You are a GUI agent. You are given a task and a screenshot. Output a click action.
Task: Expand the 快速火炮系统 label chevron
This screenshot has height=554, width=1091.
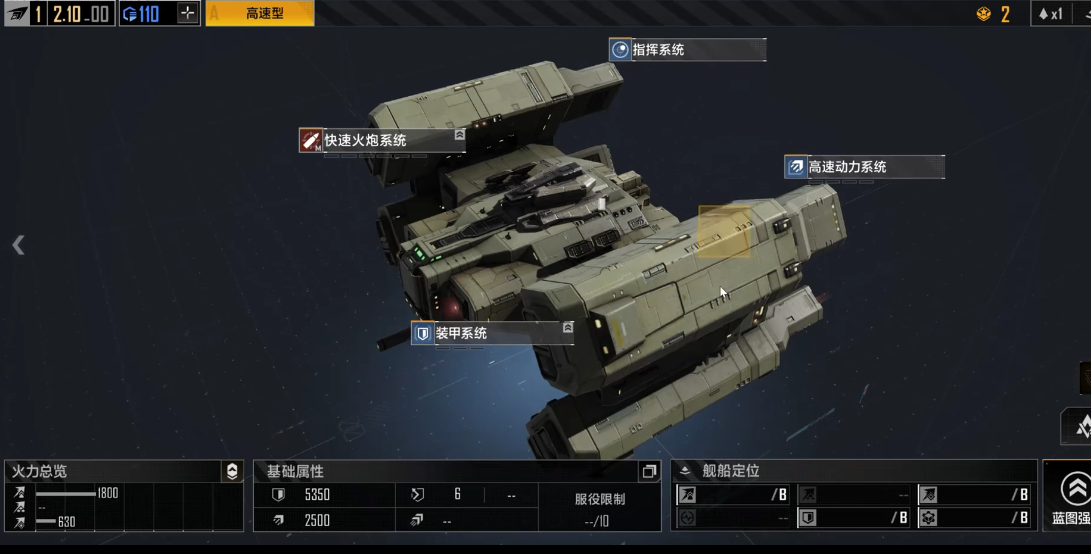(x=459, y=134)
